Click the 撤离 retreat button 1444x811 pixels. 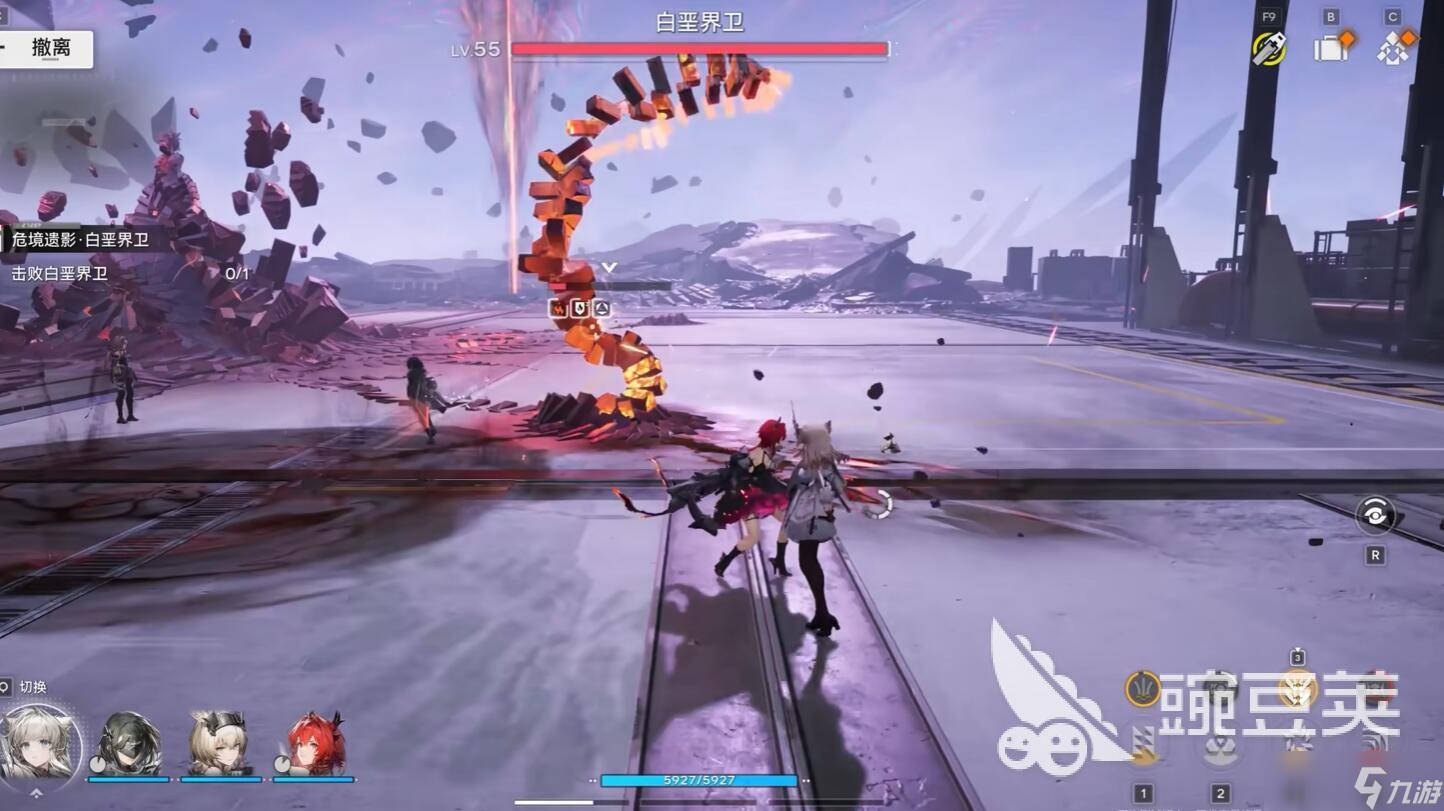48,49
